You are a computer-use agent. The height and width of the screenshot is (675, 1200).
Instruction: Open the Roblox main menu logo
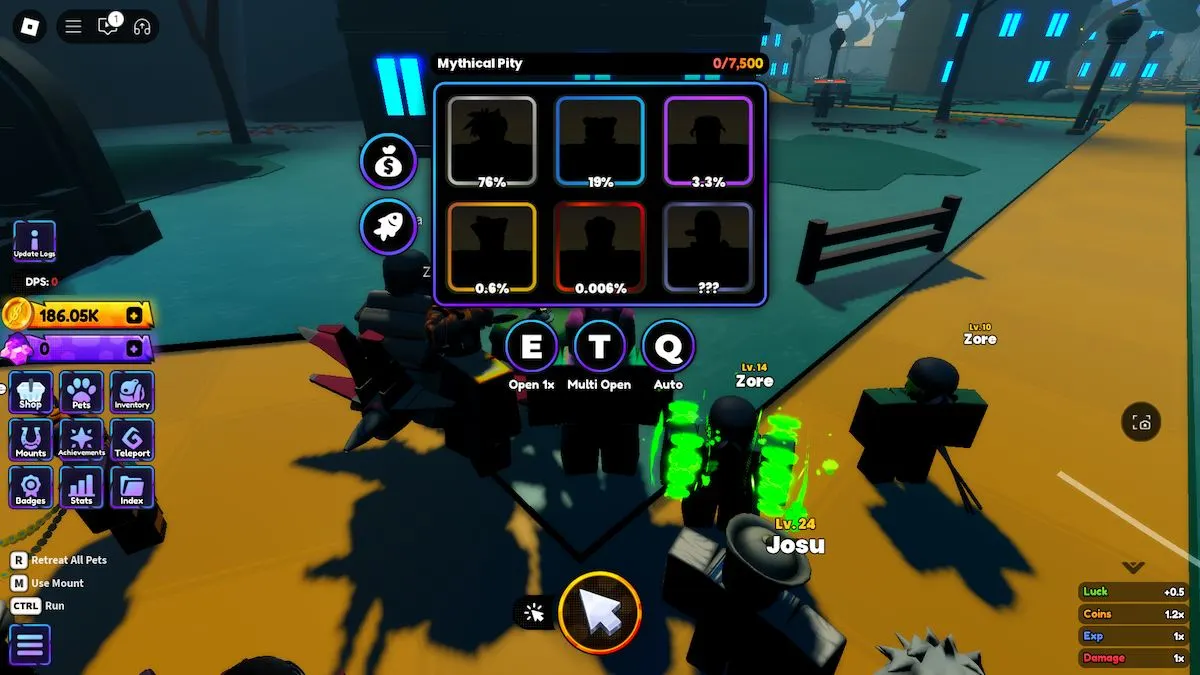click(x=30, y=27)
